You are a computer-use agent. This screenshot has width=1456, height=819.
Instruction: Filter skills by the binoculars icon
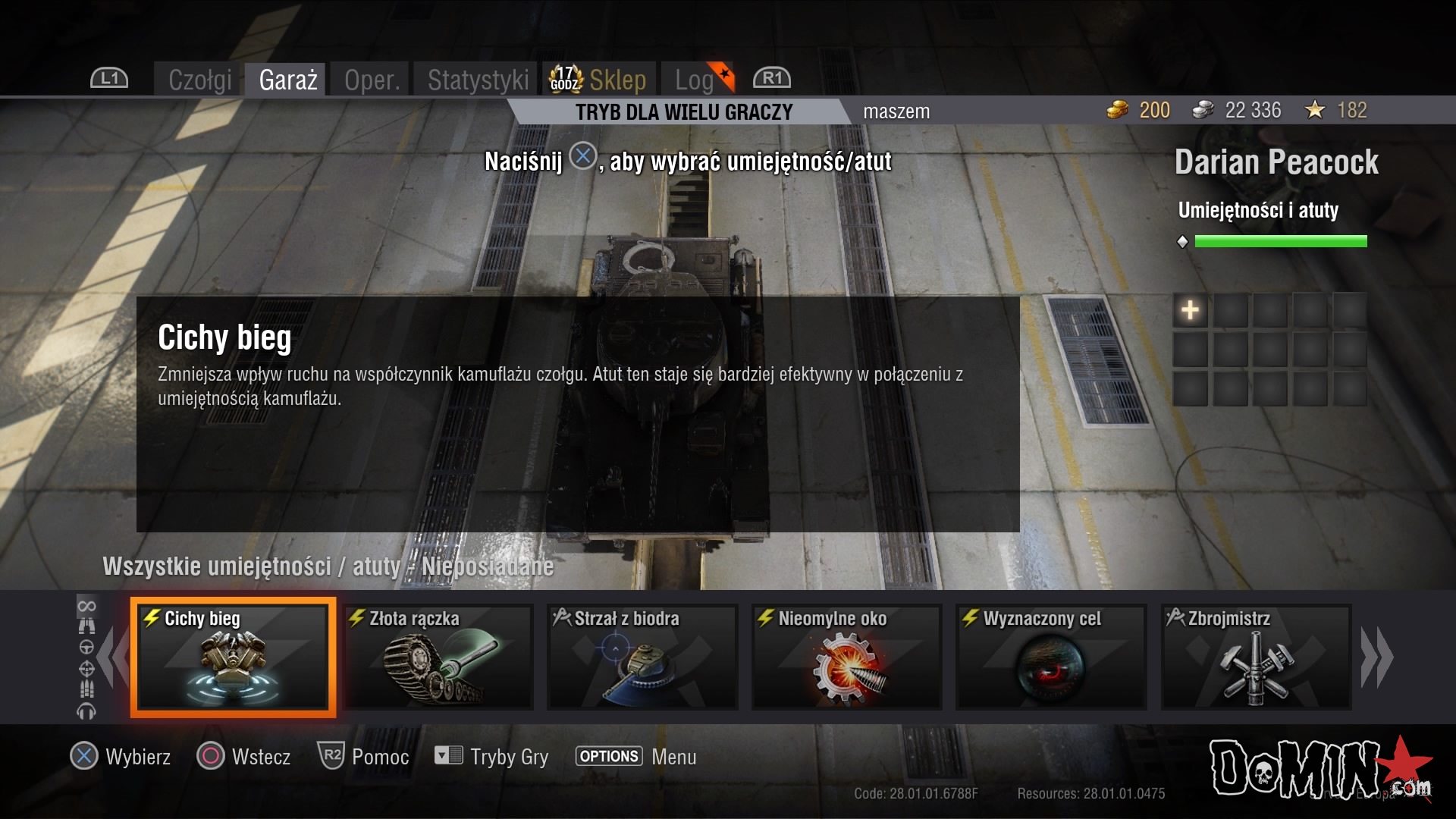(x=86, y=626)
